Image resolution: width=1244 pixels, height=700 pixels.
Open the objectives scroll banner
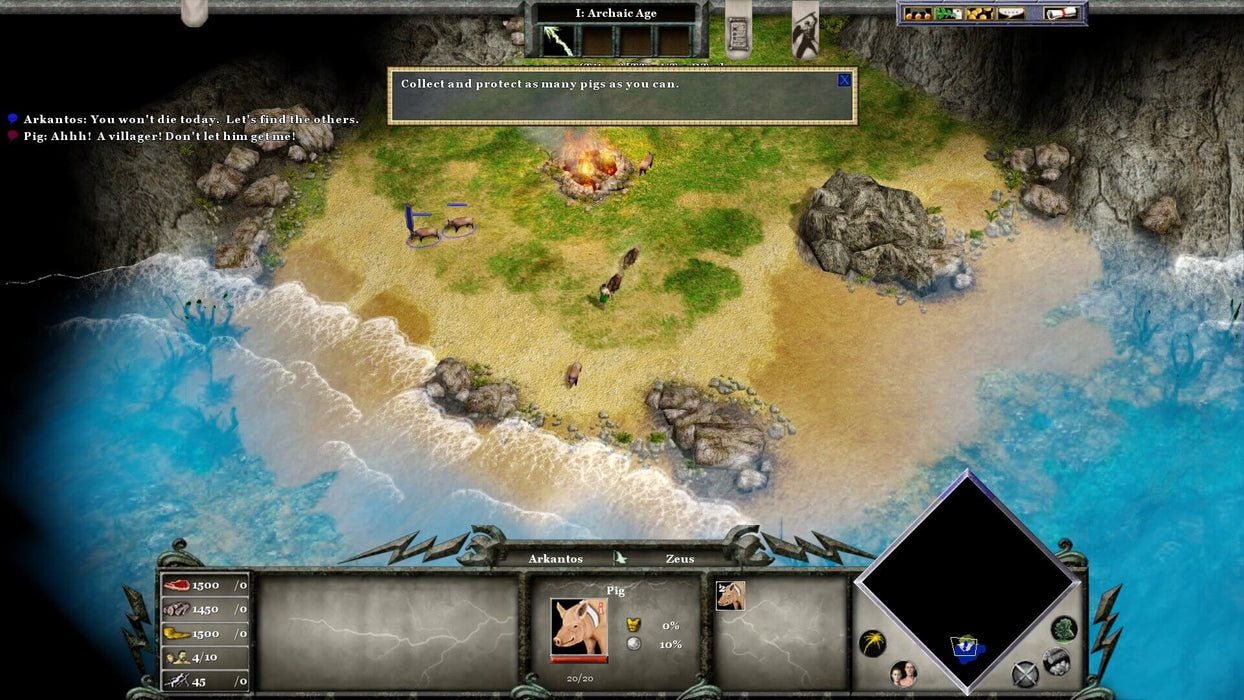click(738, 32)
